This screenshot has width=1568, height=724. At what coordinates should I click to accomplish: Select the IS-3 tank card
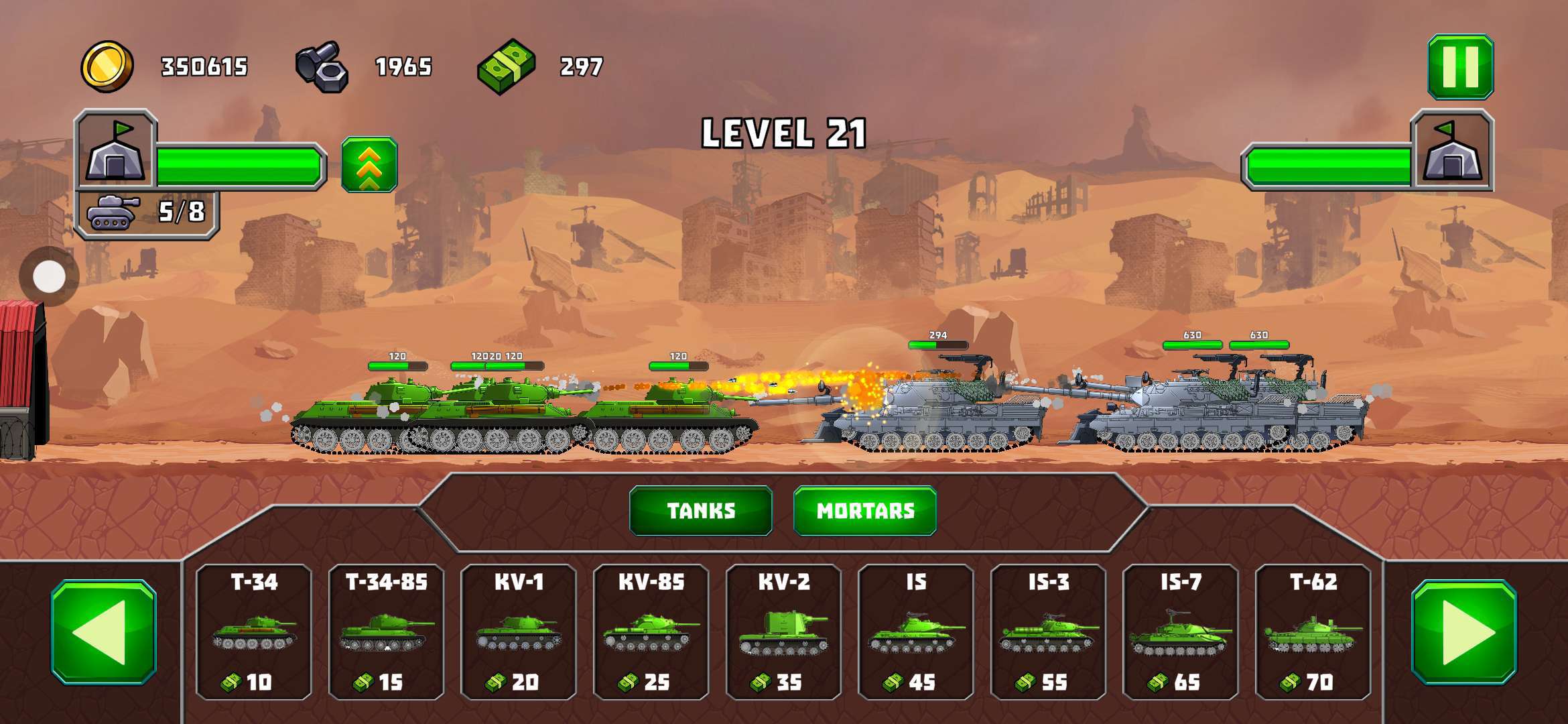tap(1048, 631)
